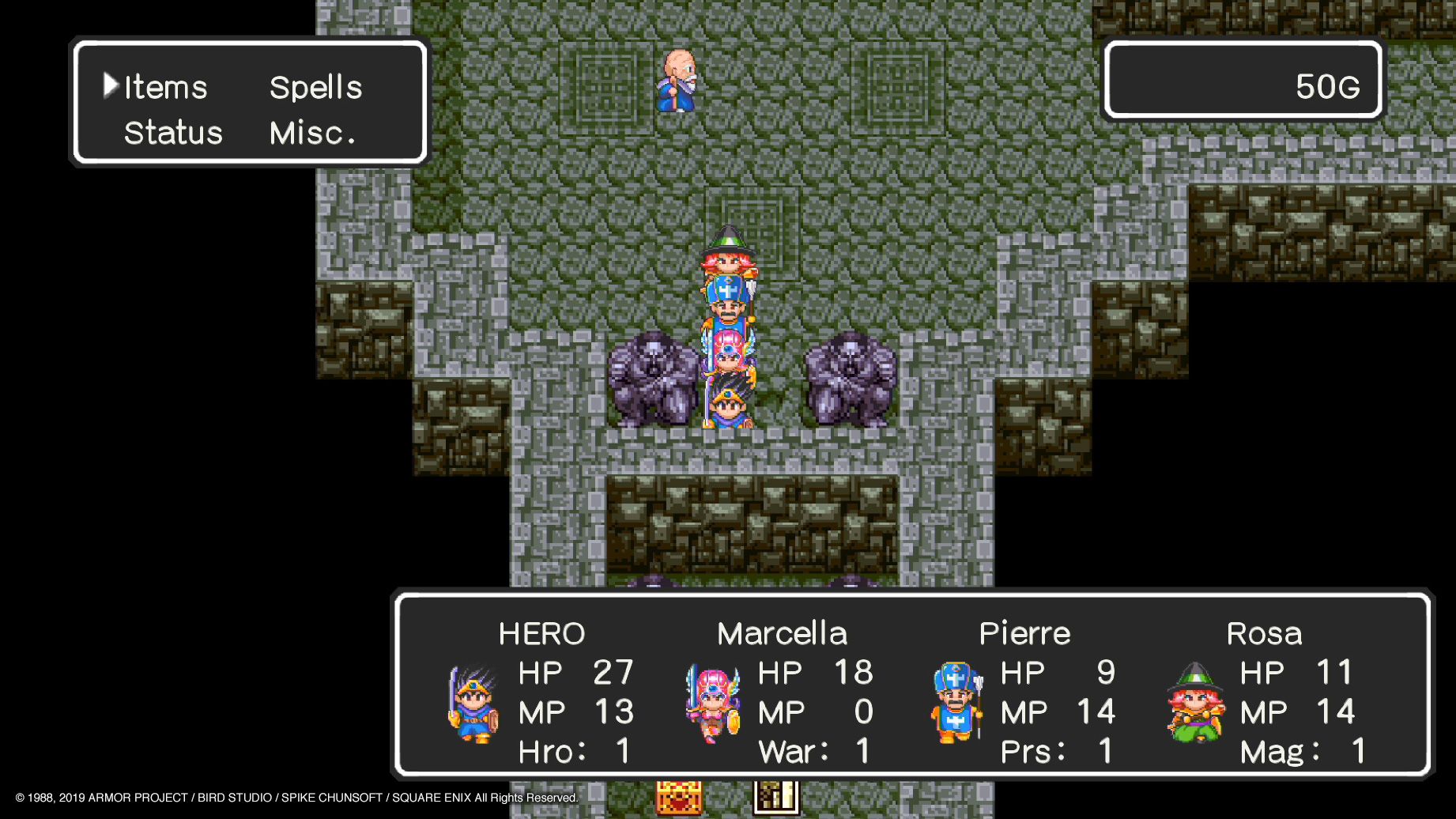
Task: Choose the Spells command
Action: pos(315,88)
